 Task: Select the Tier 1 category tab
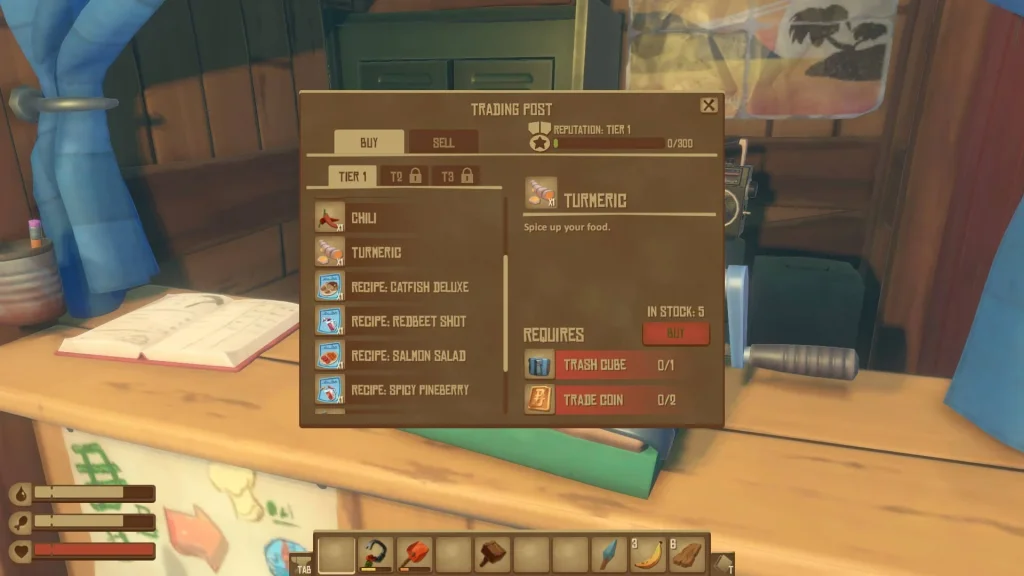point(352,177)
